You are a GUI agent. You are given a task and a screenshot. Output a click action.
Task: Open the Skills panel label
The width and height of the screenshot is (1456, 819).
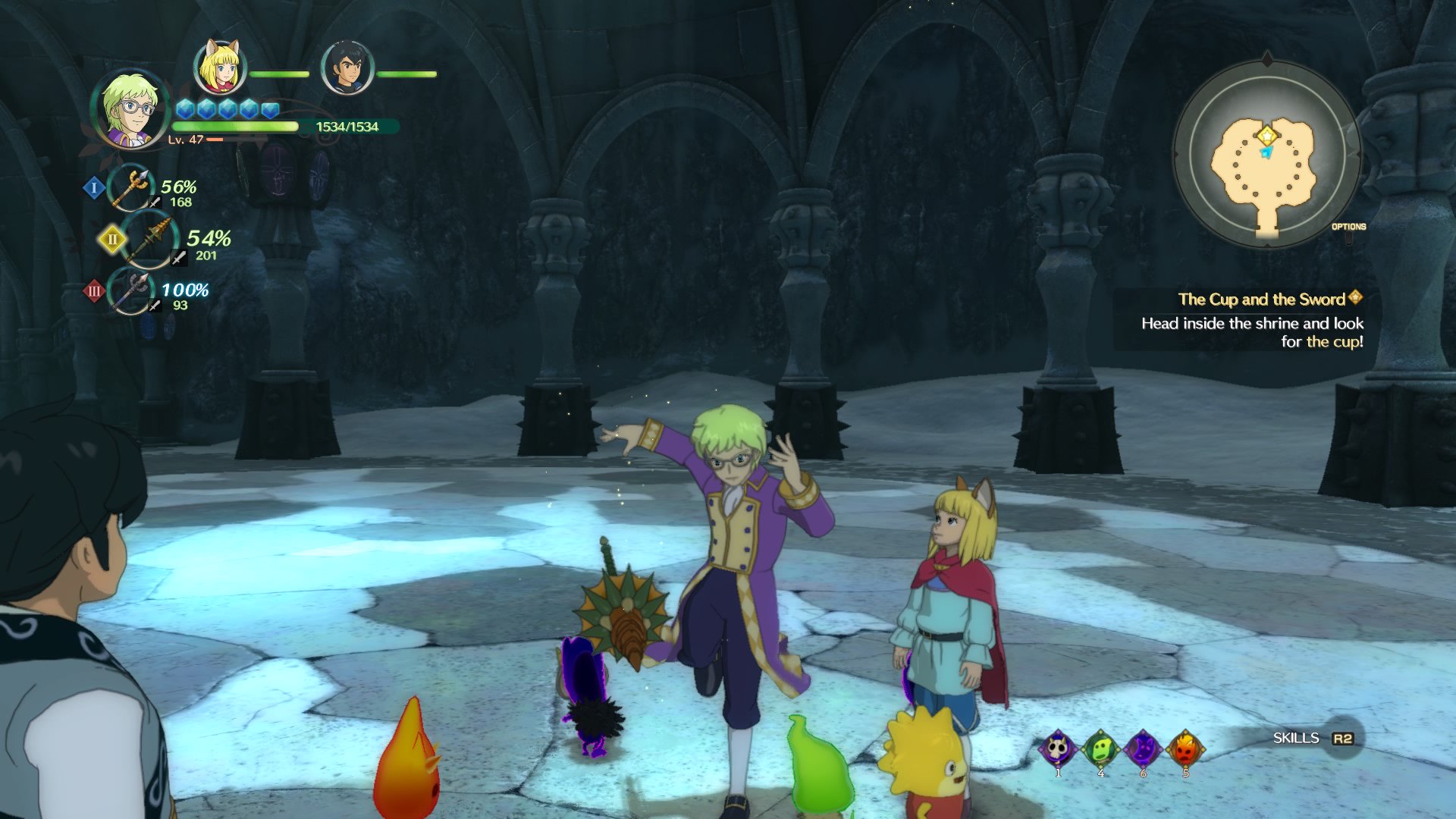pos(1296,738)
